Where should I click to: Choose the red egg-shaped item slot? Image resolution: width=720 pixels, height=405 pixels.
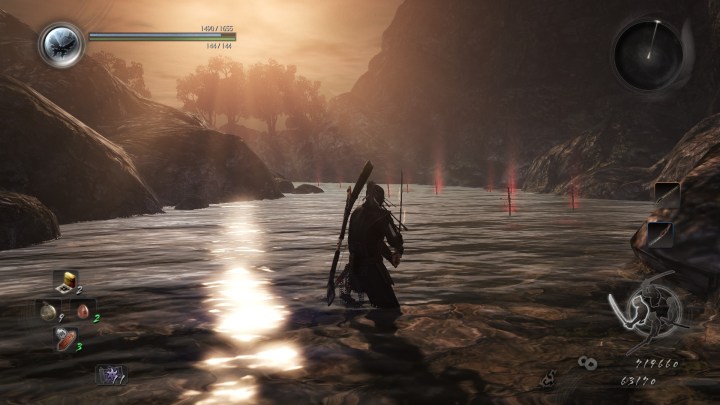[84, 311]
